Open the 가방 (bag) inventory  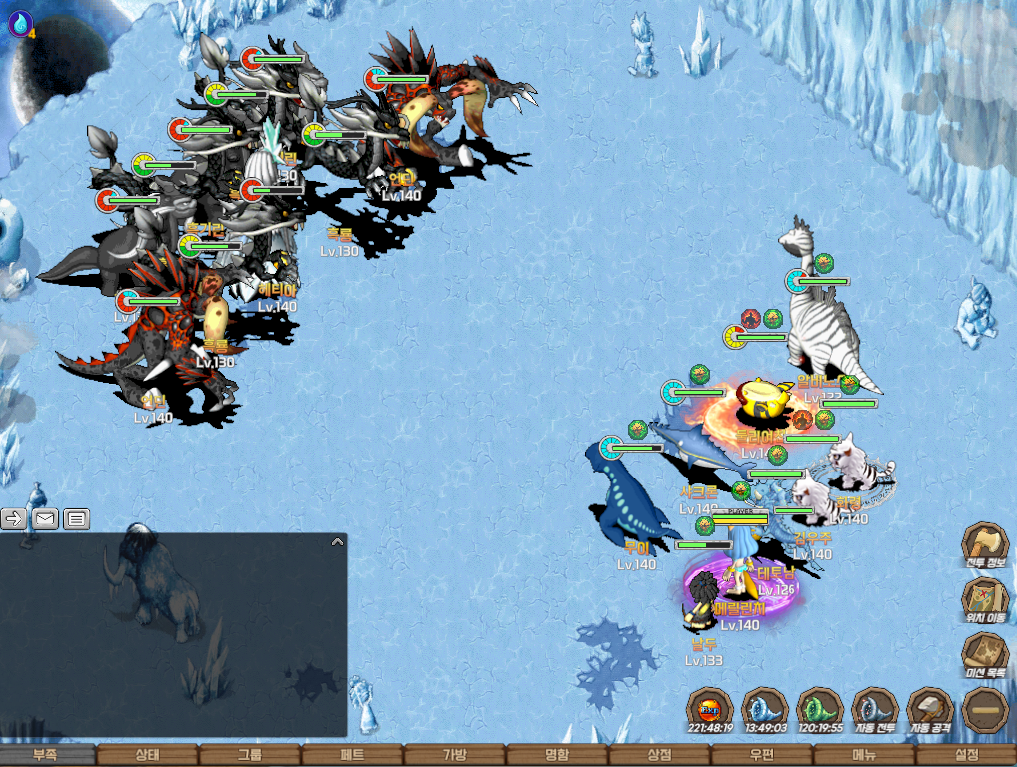point(454,755)
